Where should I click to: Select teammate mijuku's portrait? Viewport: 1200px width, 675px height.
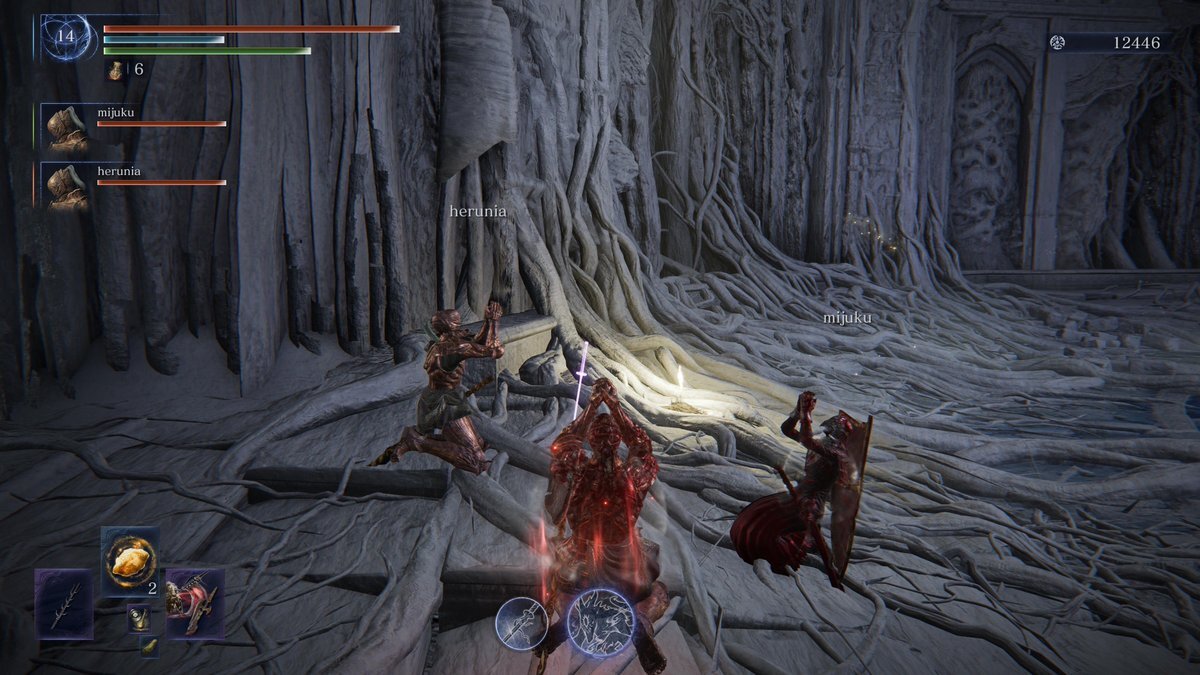coord(68,129)
